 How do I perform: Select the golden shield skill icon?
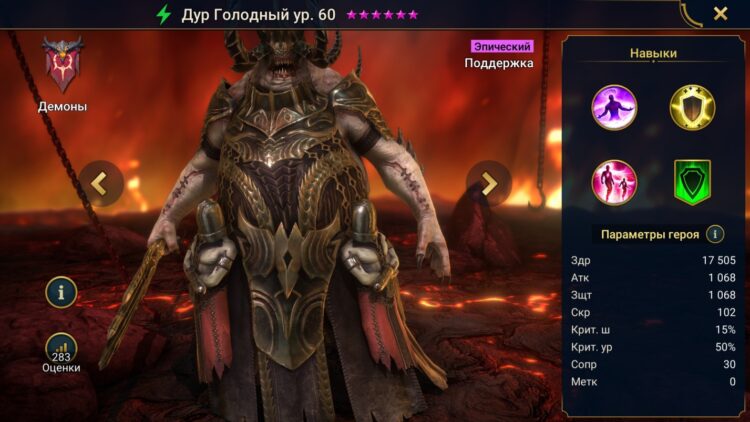692,107
